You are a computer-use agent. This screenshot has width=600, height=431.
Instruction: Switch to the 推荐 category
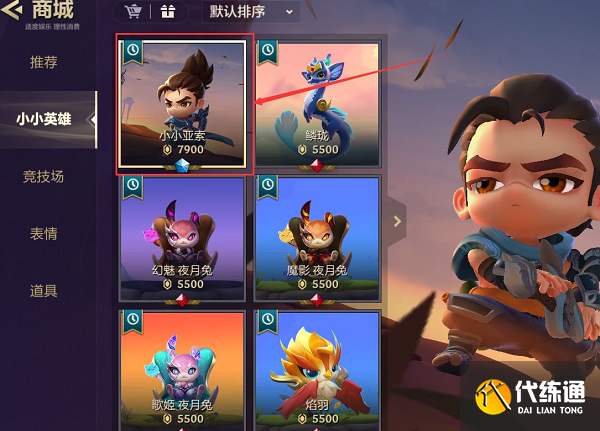click(x=44, y=62)
